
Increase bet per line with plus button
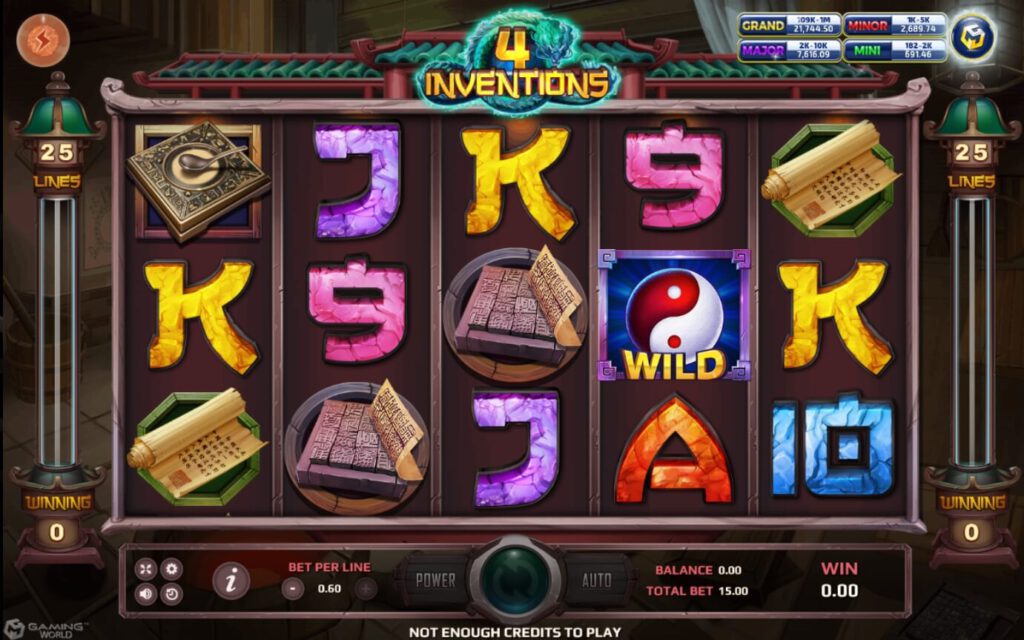pyautogui.click(x=366, y=589)
